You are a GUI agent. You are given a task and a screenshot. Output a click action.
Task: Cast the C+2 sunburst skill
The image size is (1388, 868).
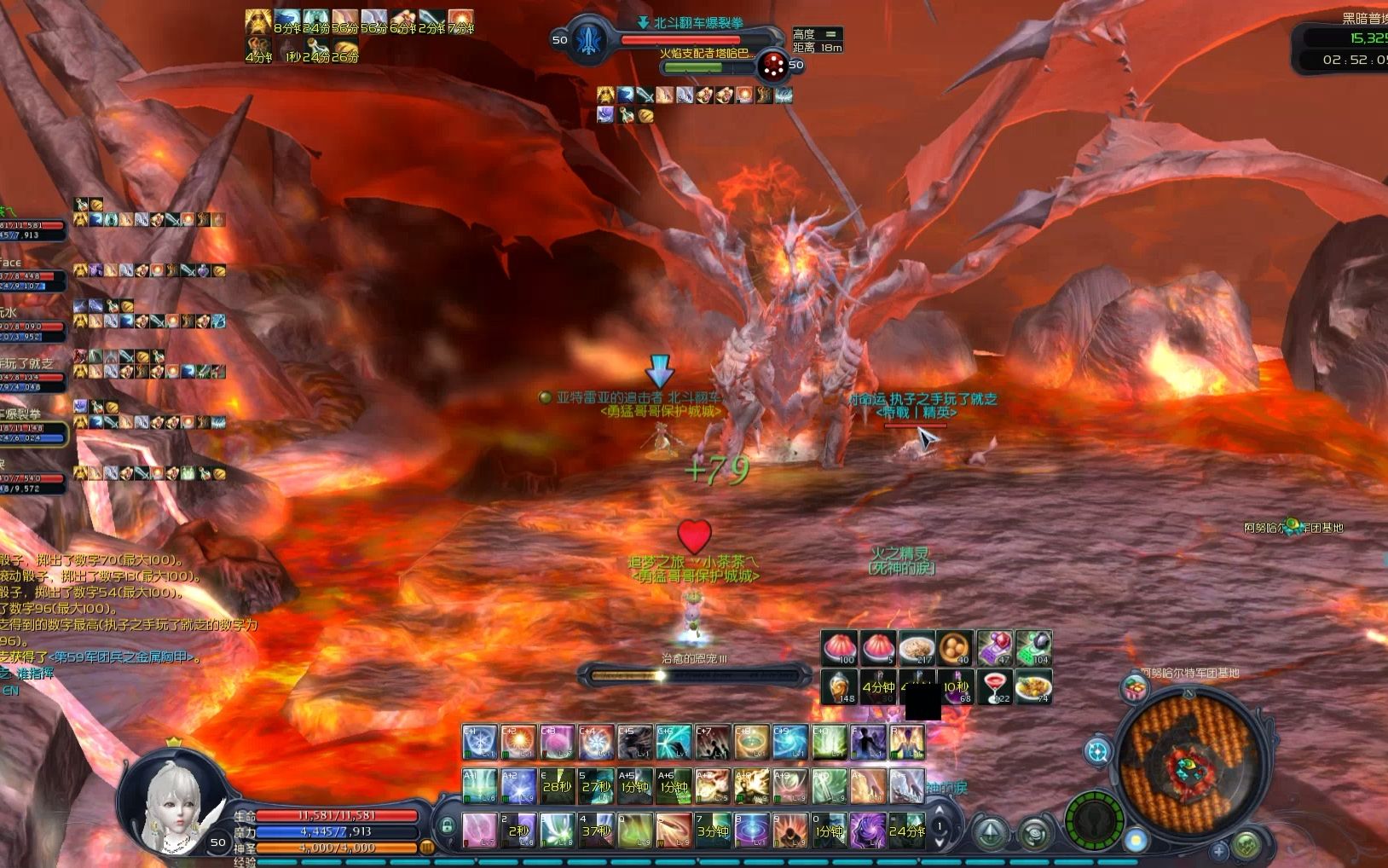coord(518,743)
